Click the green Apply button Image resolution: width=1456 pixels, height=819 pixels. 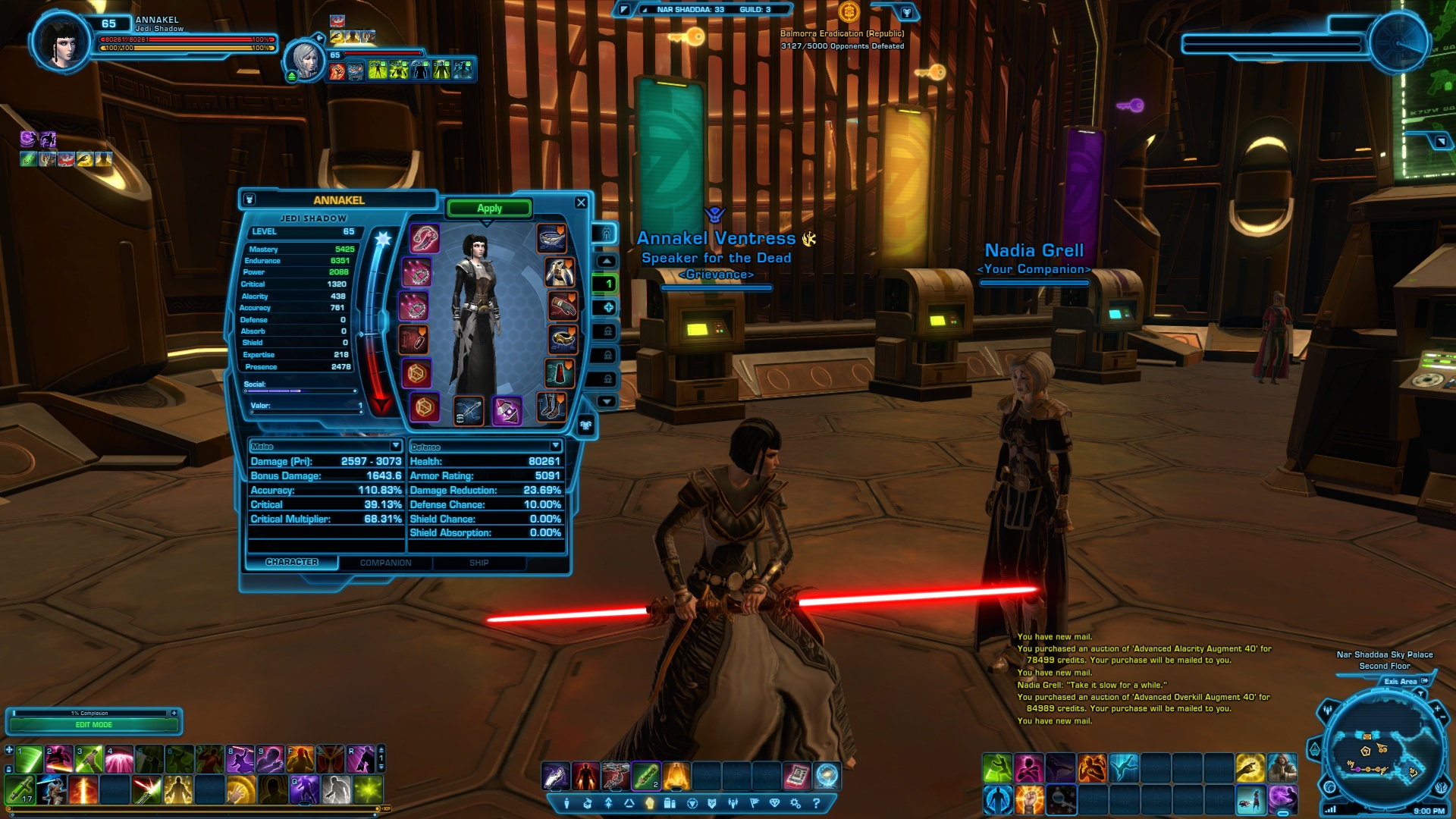coord(489,209)
